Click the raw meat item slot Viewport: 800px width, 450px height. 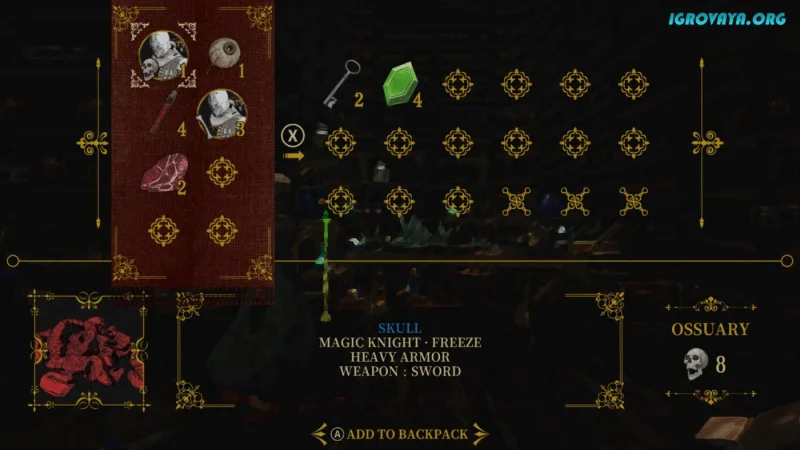[x=161, y=176]
